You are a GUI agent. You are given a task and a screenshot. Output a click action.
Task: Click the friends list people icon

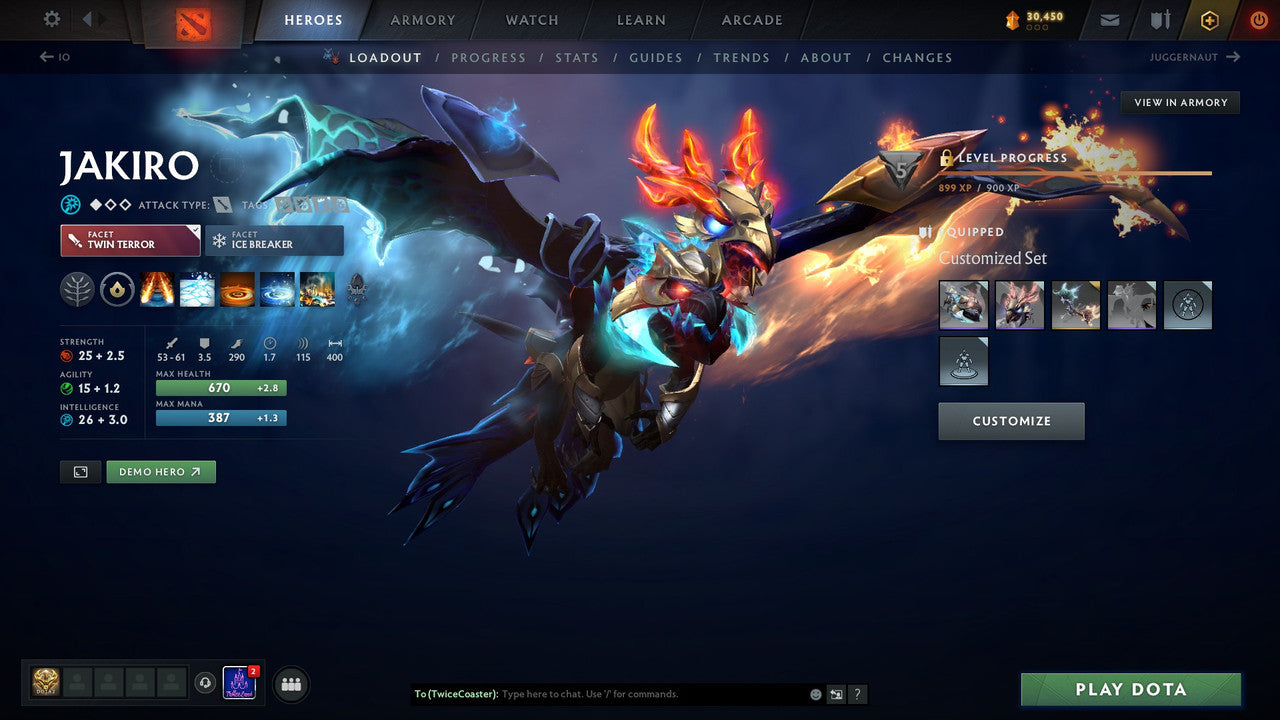pos(290,684)
